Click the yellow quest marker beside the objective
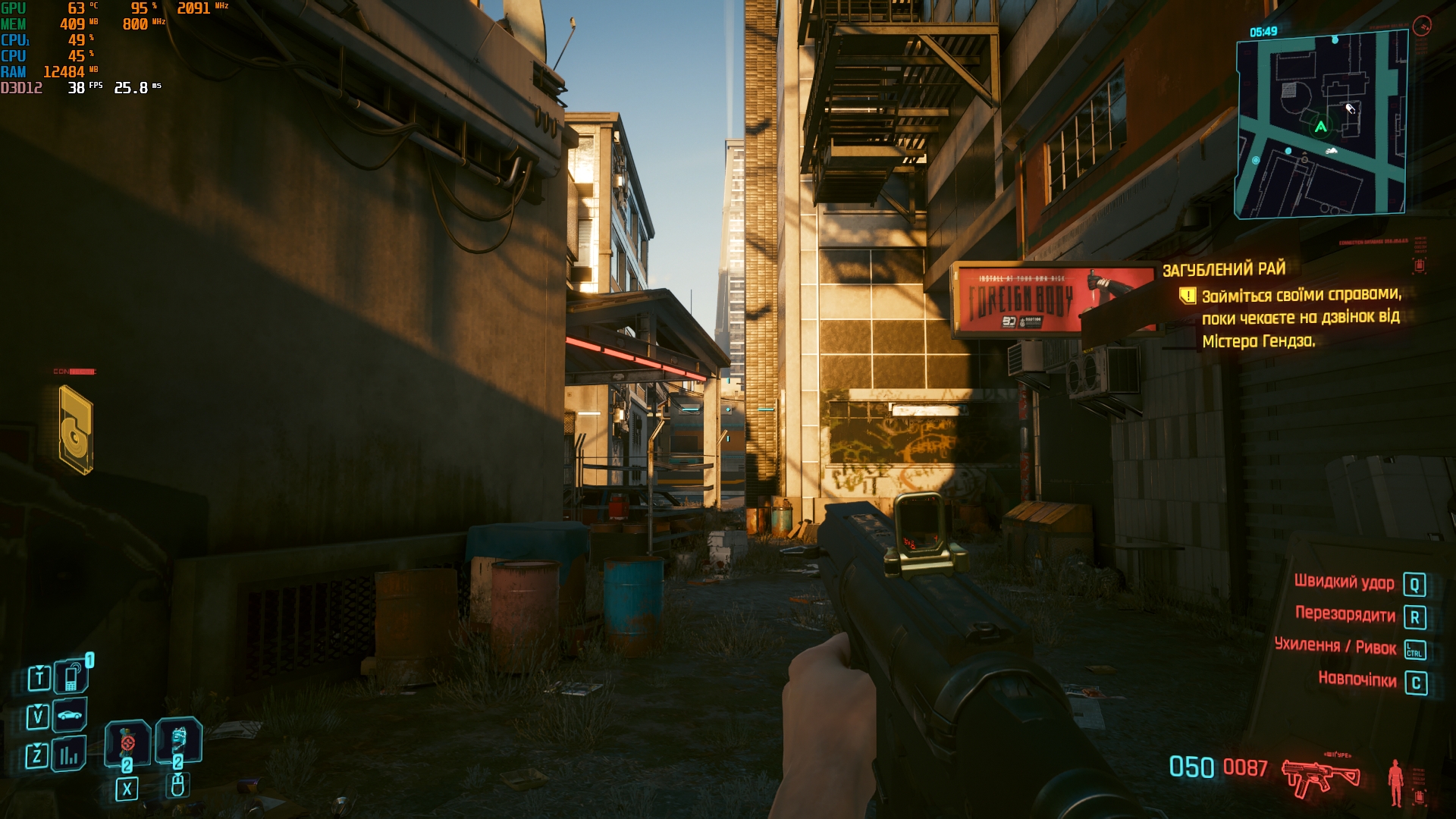 point(1188,295)
